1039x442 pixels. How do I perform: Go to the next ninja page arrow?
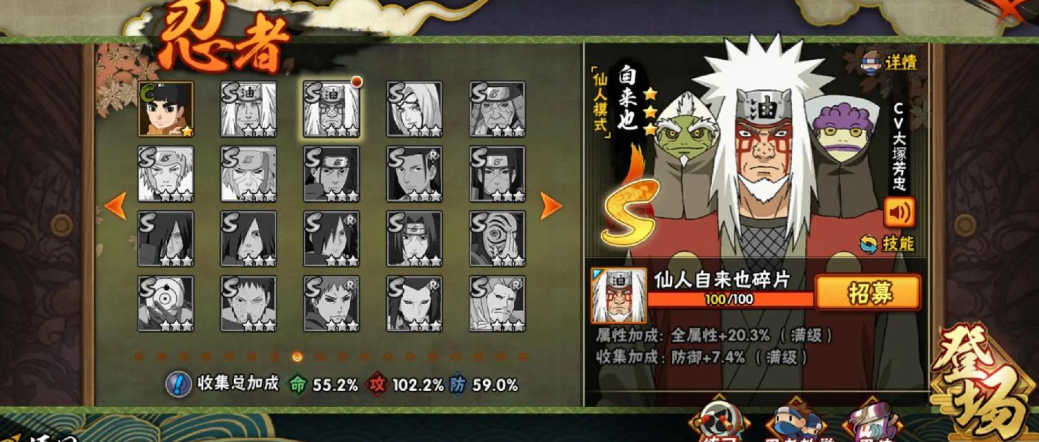tap(551, 206)
